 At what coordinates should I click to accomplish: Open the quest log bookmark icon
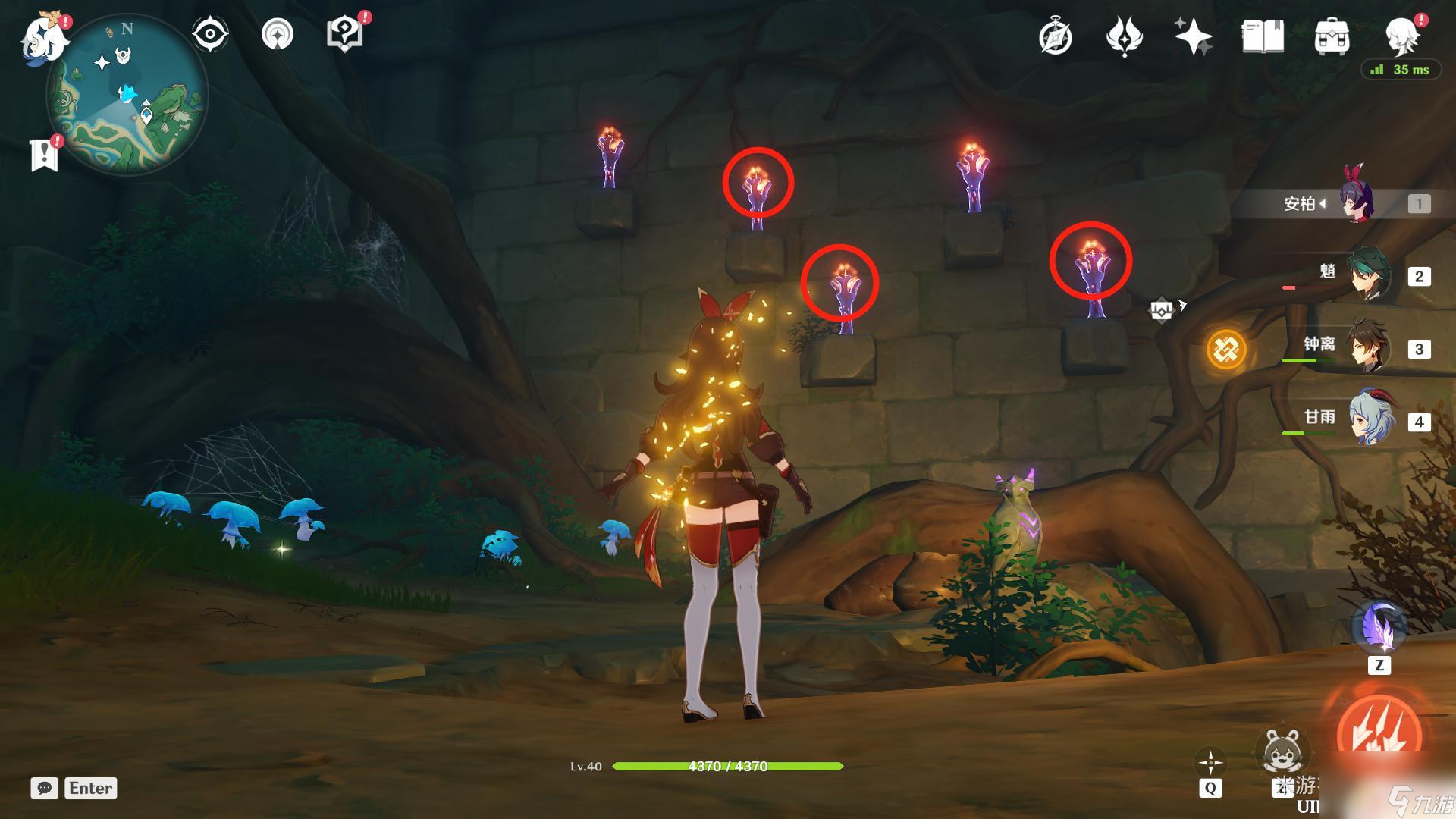[x=44, y=155]
